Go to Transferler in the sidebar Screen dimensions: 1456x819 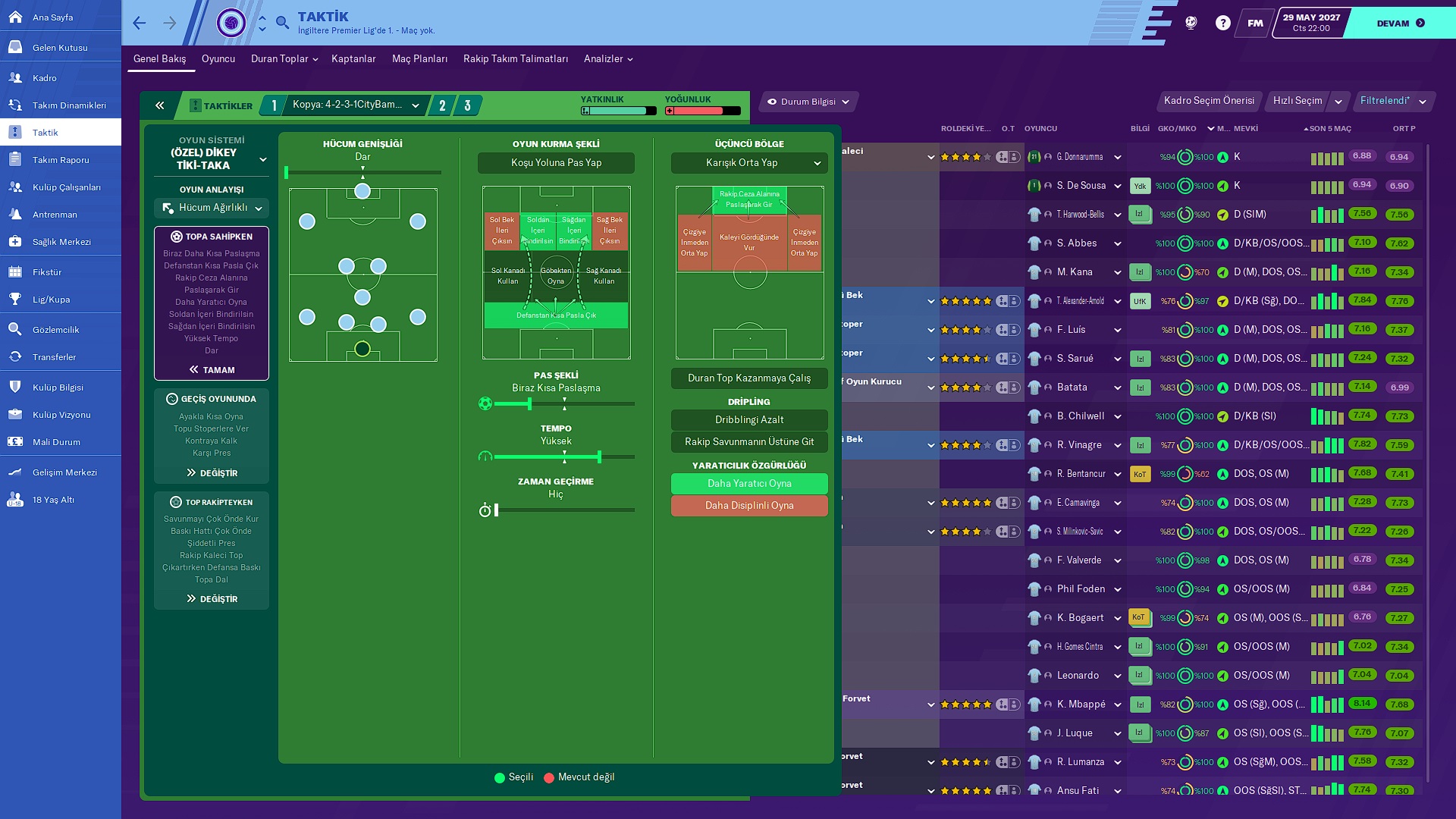tap(54, 357)
